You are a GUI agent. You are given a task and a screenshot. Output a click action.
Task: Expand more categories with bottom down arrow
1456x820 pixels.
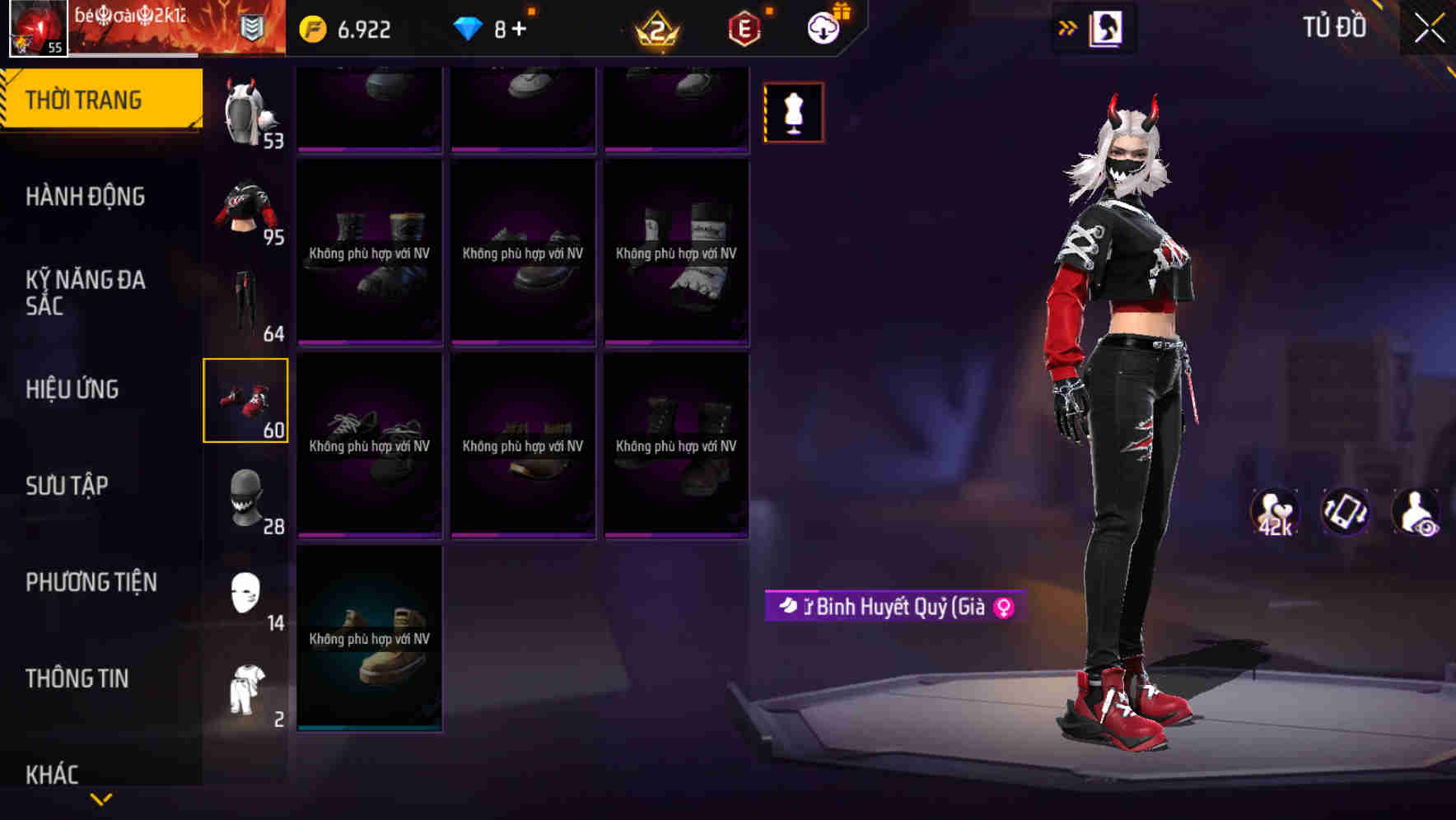coord(100,799)
